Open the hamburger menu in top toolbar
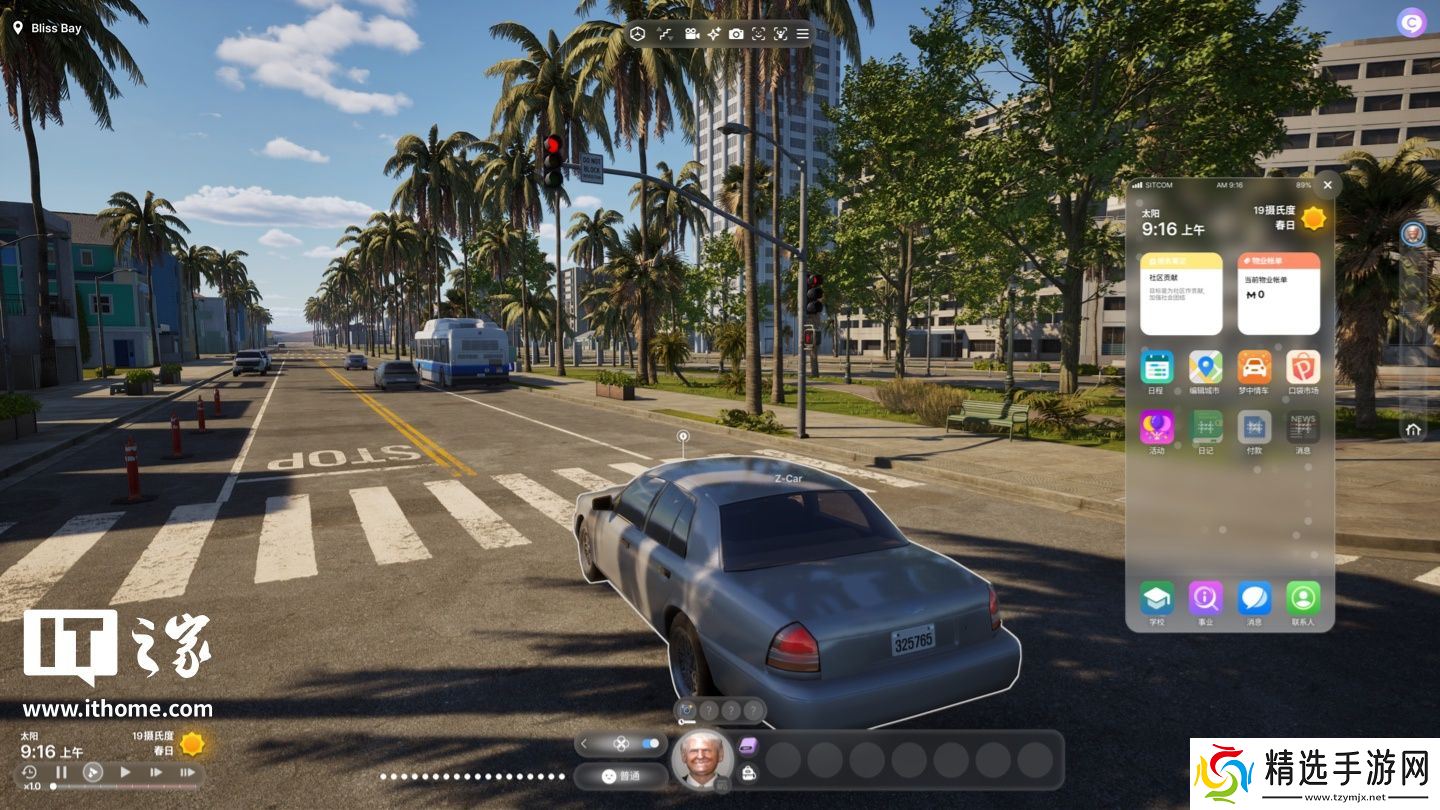Image resolution: width=1440 pixels, height=810 pixels. [802, 34]
